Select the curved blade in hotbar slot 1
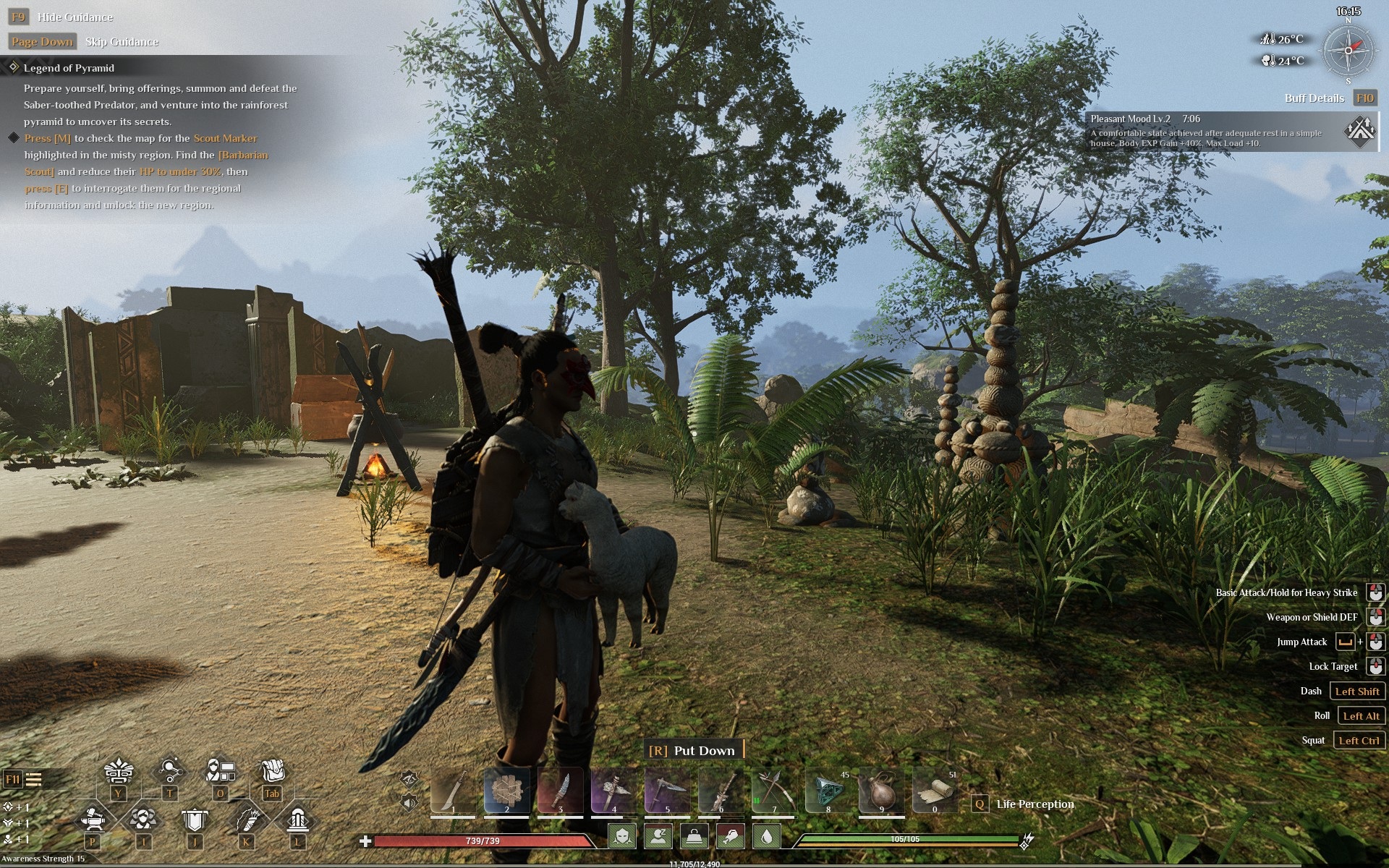Screen dimensions: 1389x868 pos(453,791)
